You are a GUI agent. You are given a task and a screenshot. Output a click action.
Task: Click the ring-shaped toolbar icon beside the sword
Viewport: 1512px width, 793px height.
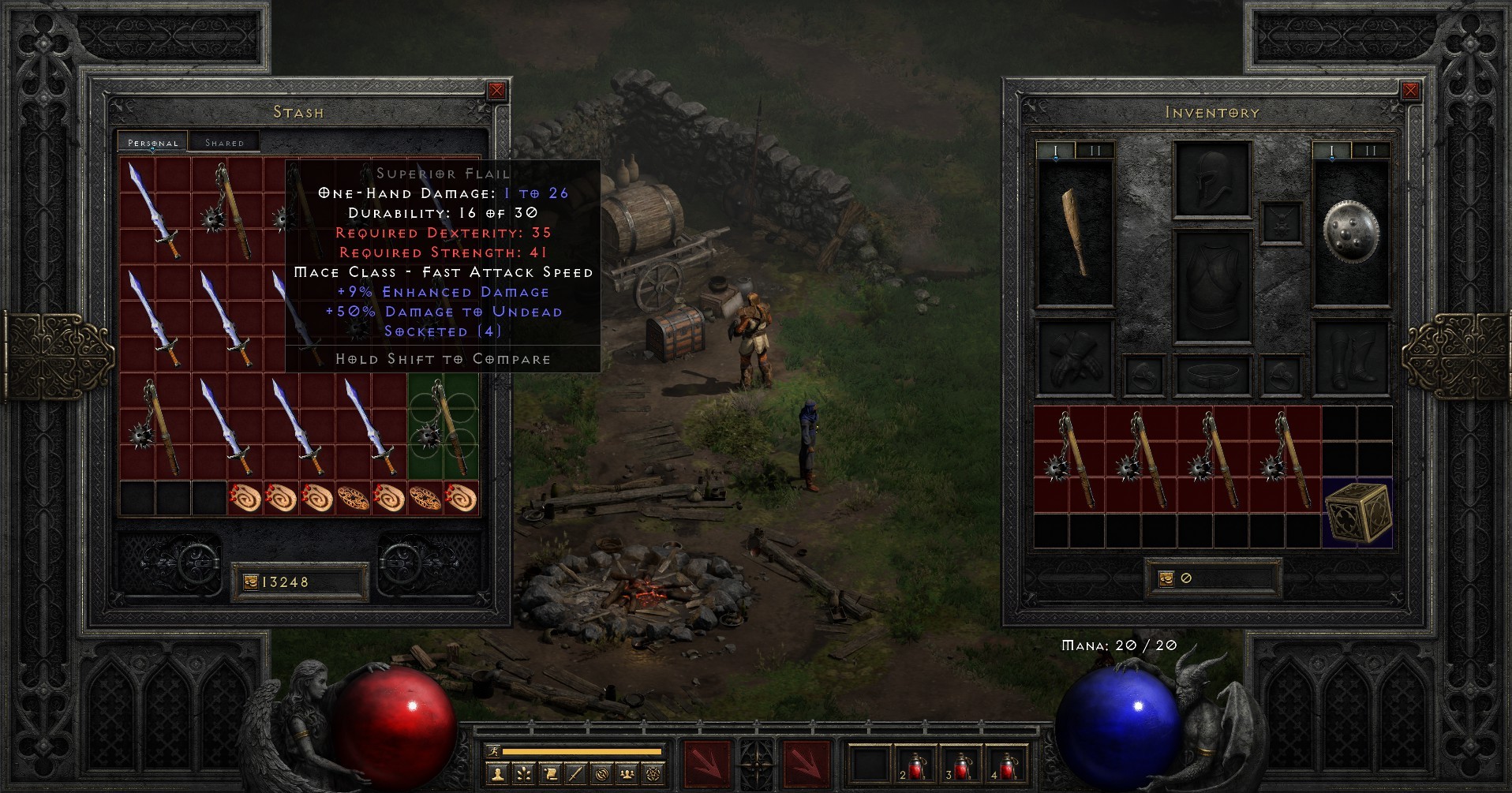602,775
